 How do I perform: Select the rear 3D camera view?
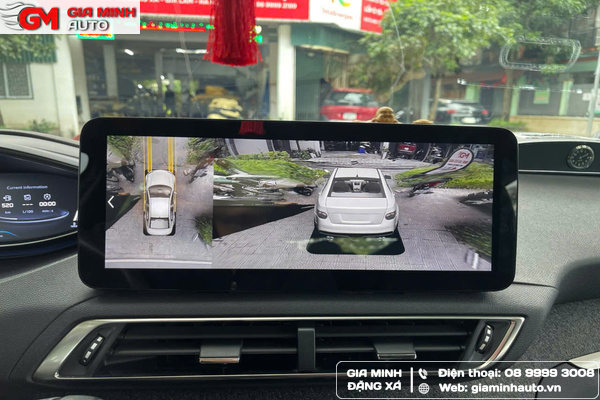pos(353,203)
